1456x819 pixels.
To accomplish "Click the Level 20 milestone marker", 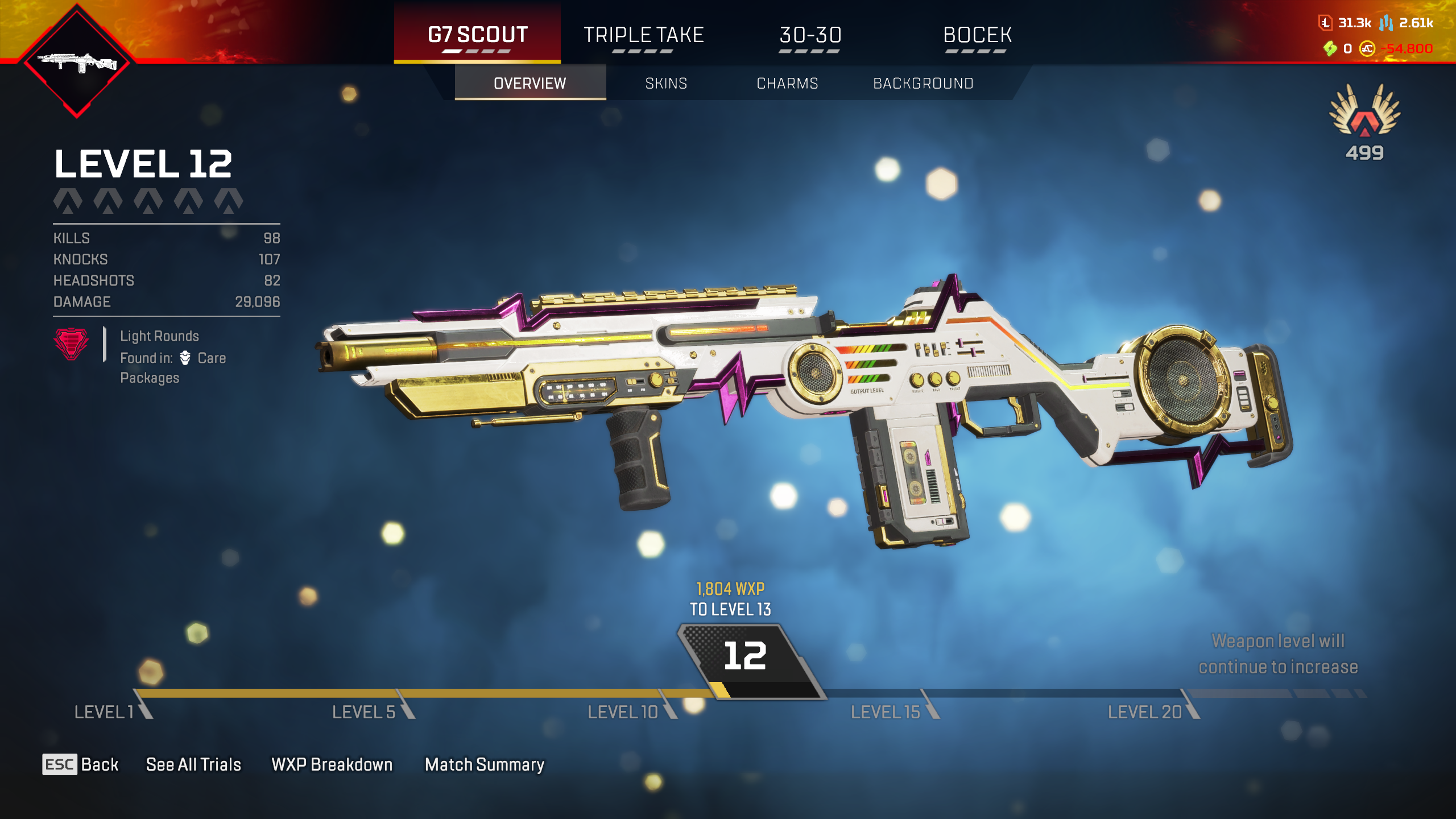I will point(1144,712).
